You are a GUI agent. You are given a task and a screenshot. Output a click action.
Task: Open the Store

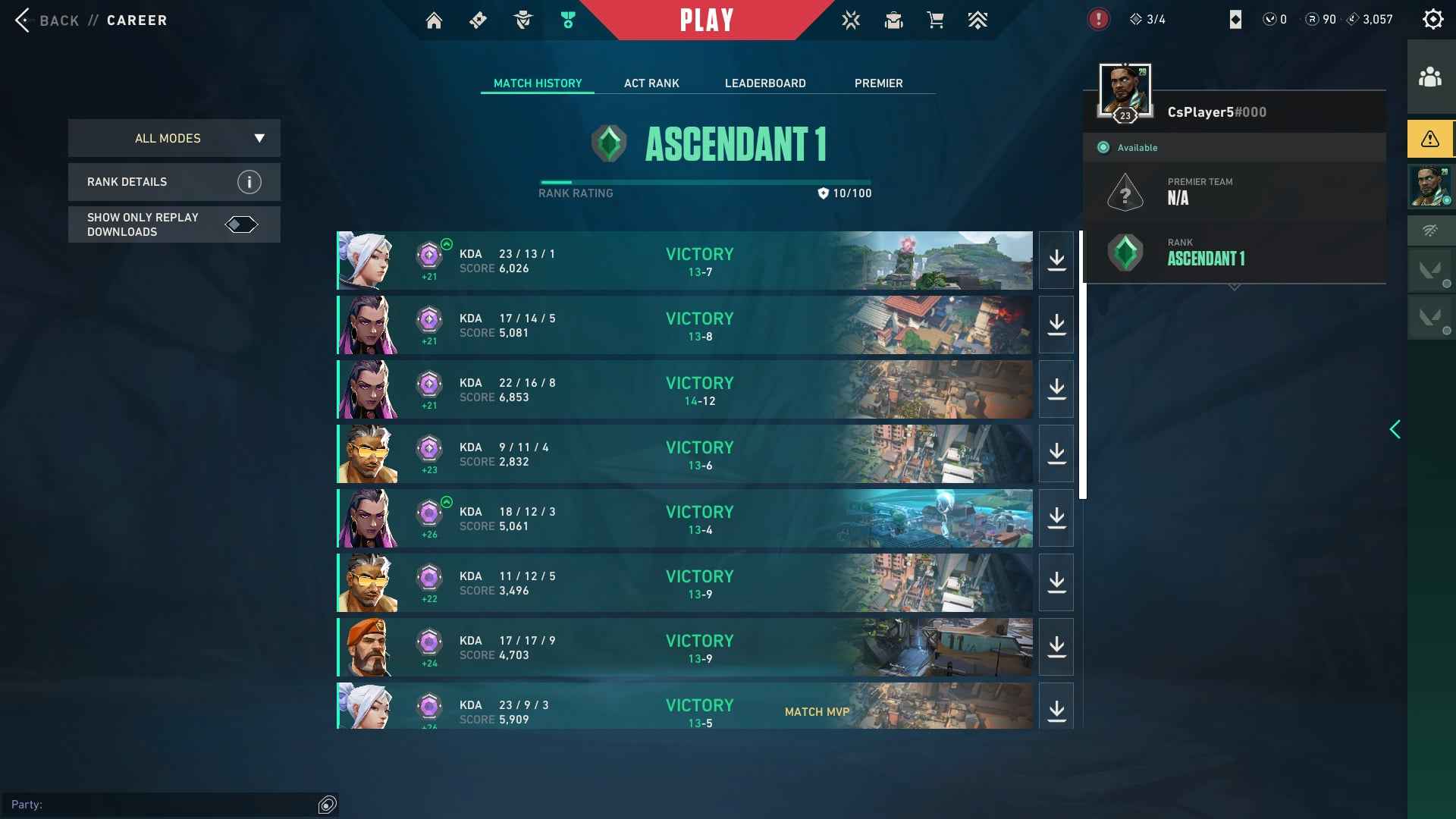[x=935, y=20]
